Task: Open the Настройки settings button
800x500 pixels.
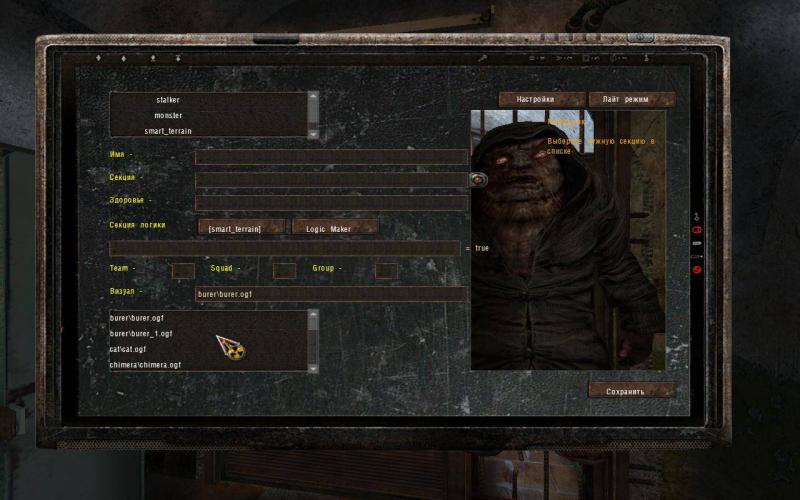Action: click(x=541, y=100)
